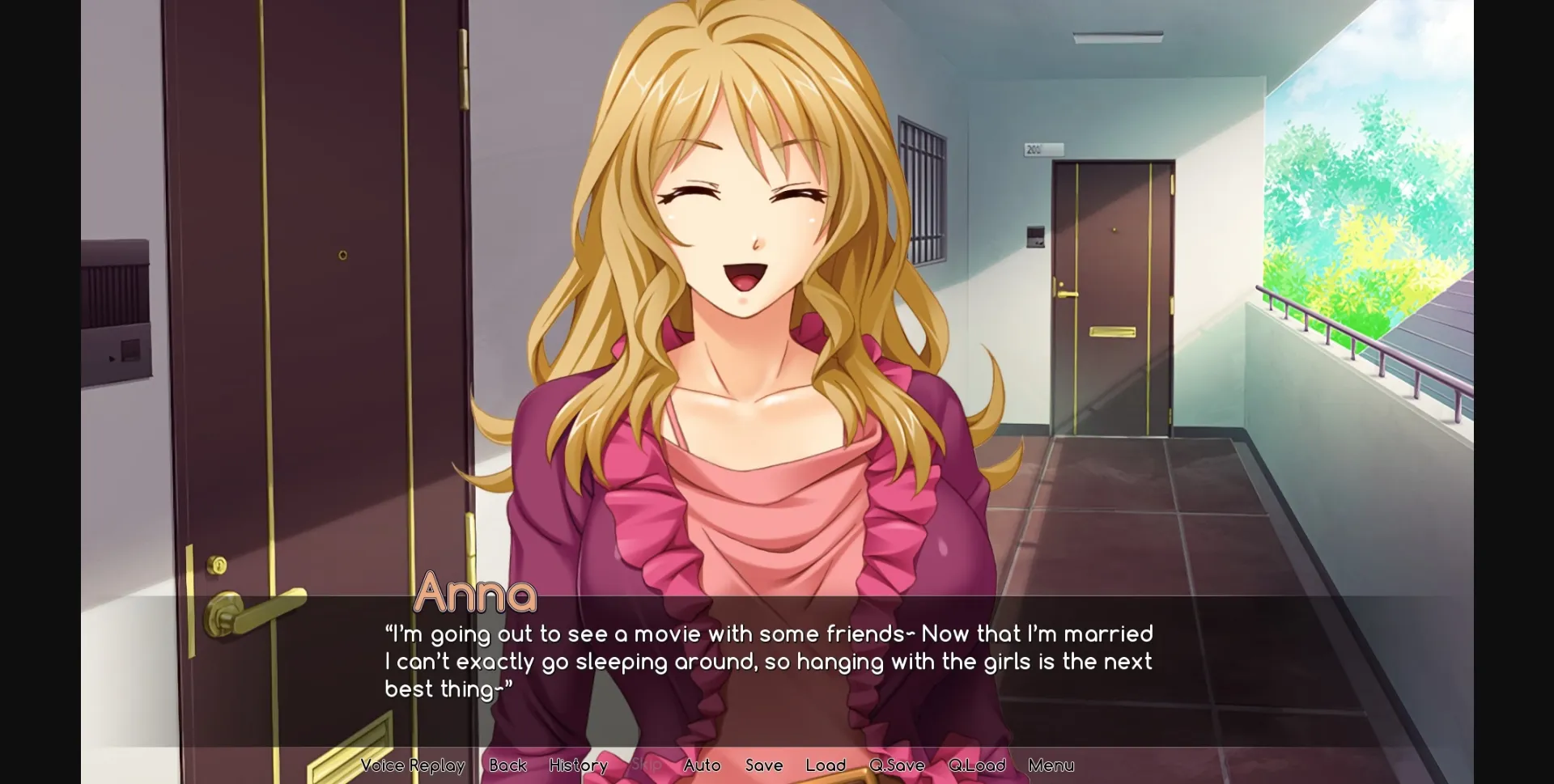This screenshot has width=1554, height=784.
Task: Click Voice Replay to hear Anna's line again
Action: point(414,765)
